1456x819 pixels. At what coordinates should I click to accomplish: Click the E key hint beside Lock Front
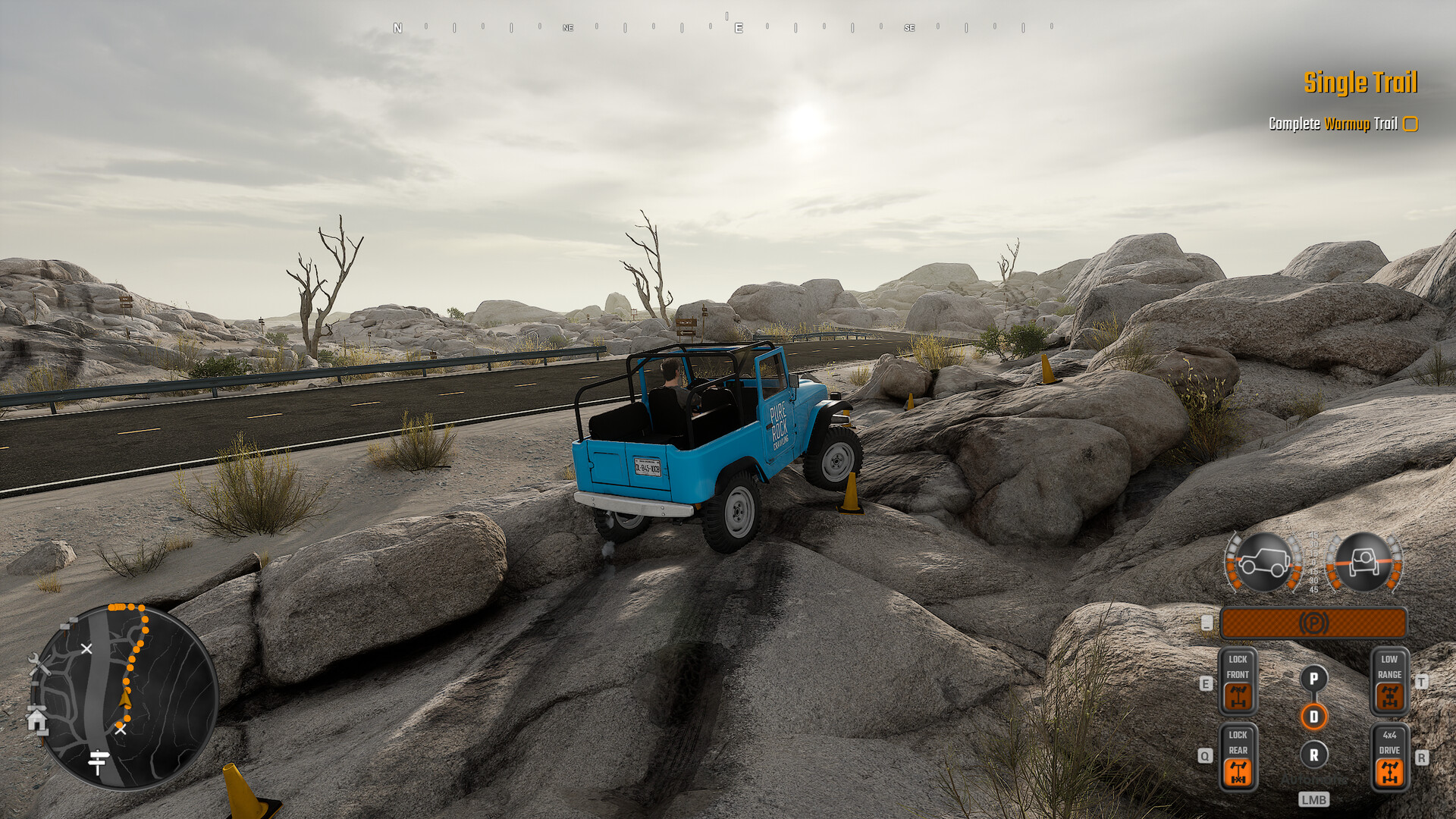pyautogui.click(x=1206, y=683)
